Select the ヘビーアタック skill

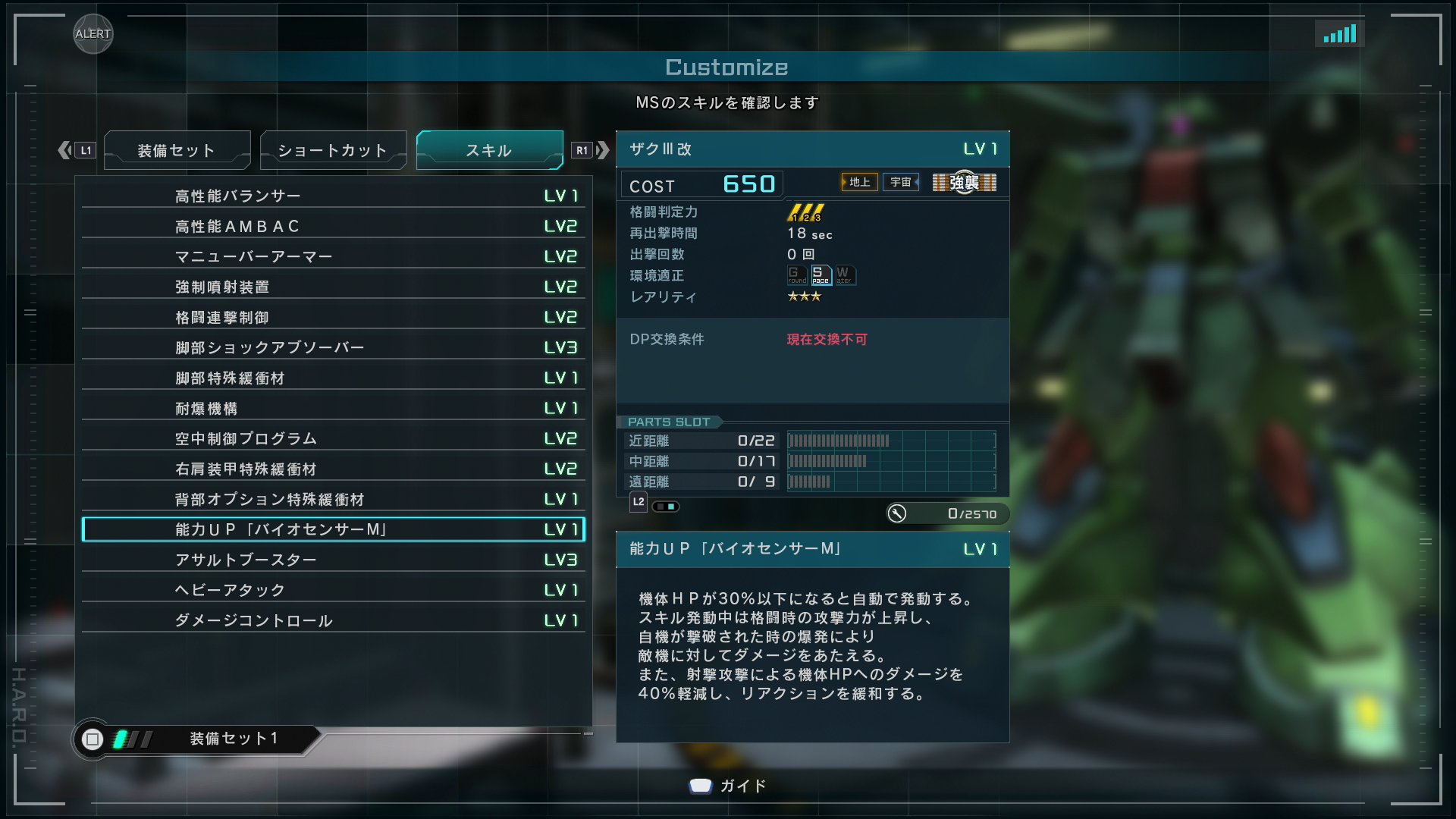click(334, 589)
